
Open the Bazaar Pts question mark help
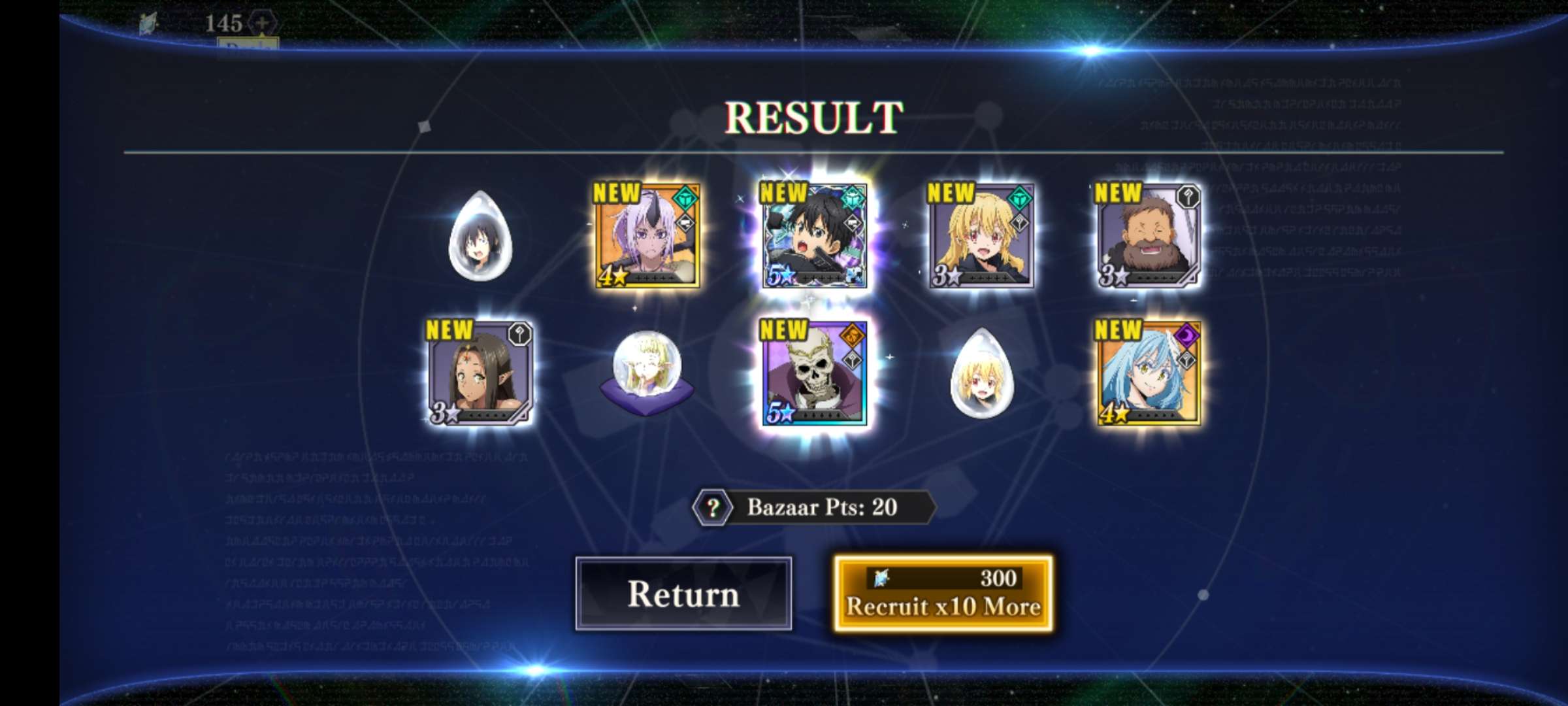coord(713,507)
